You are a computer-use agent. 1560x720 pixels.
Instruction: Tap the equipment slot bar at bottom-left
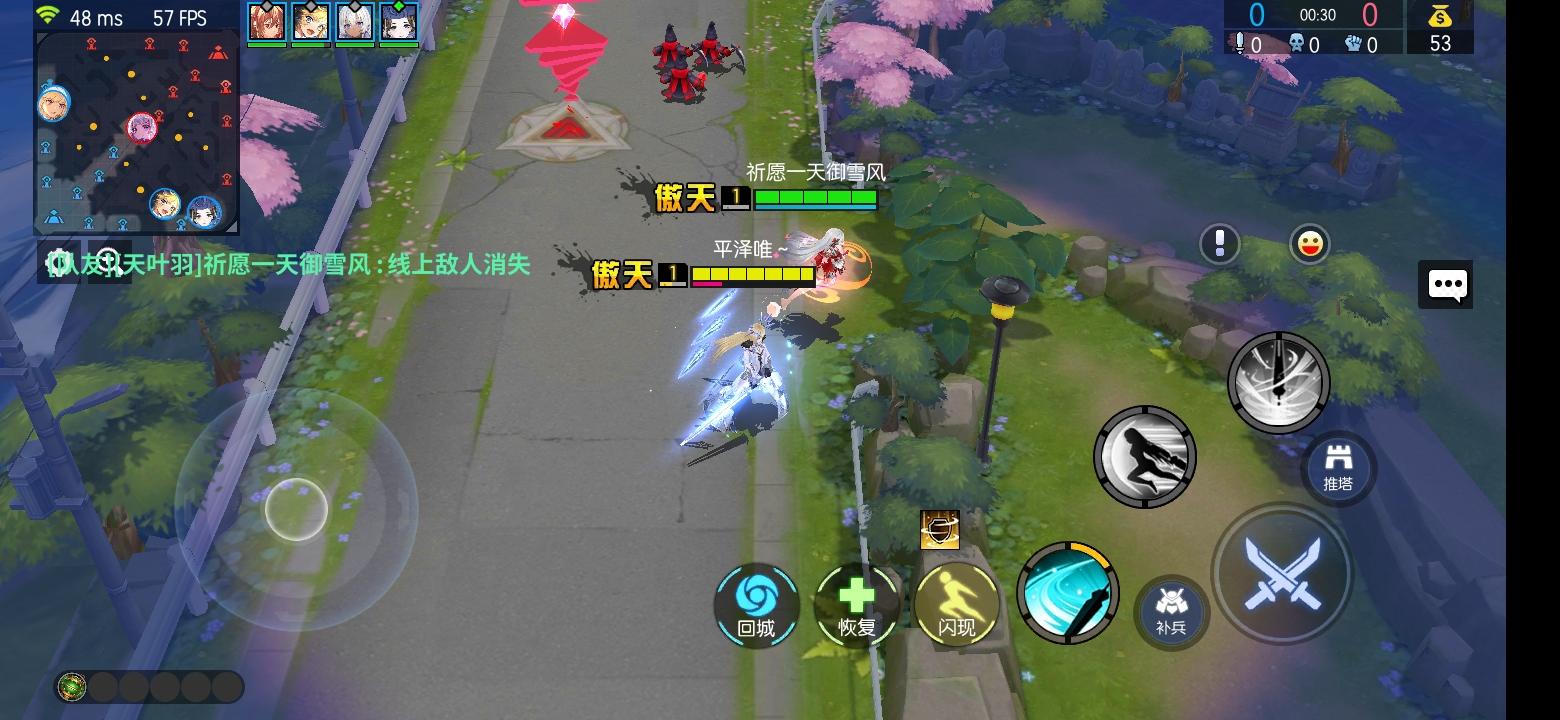[150, 687]
